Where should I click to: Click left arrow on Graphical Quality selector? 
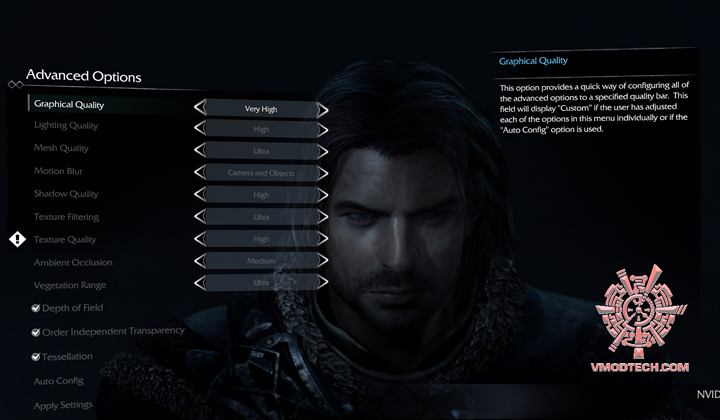click(x=199, y=108)
